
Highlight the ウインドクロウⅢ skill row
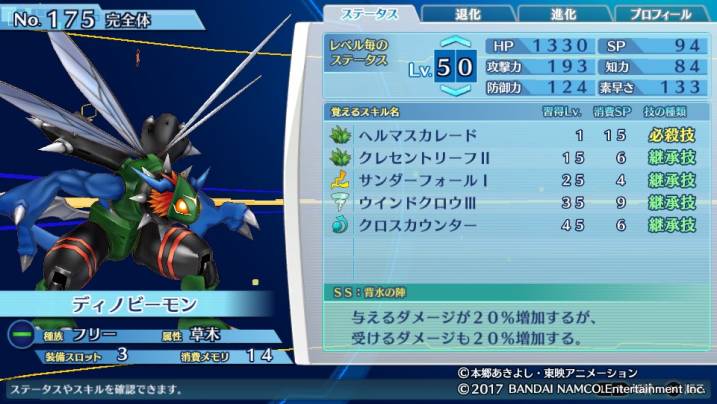coord(510,202)
